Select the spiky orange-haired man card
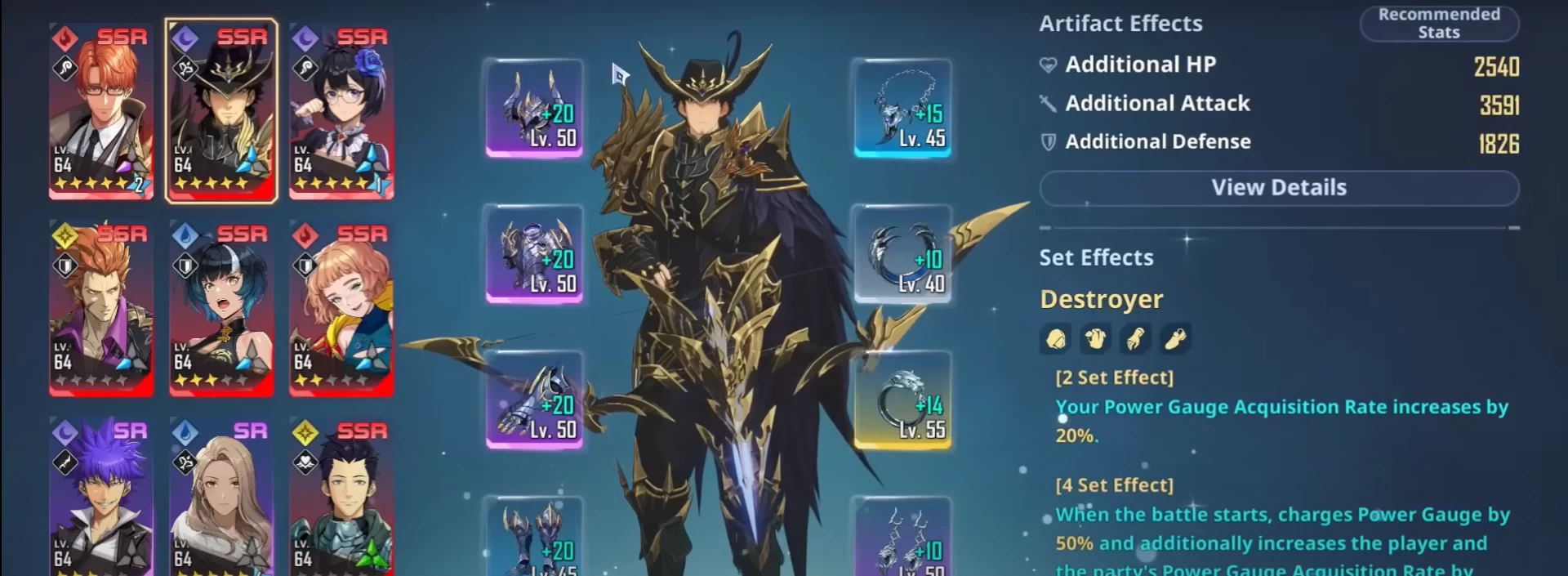1568x576 pixels. tap(101, 308)
